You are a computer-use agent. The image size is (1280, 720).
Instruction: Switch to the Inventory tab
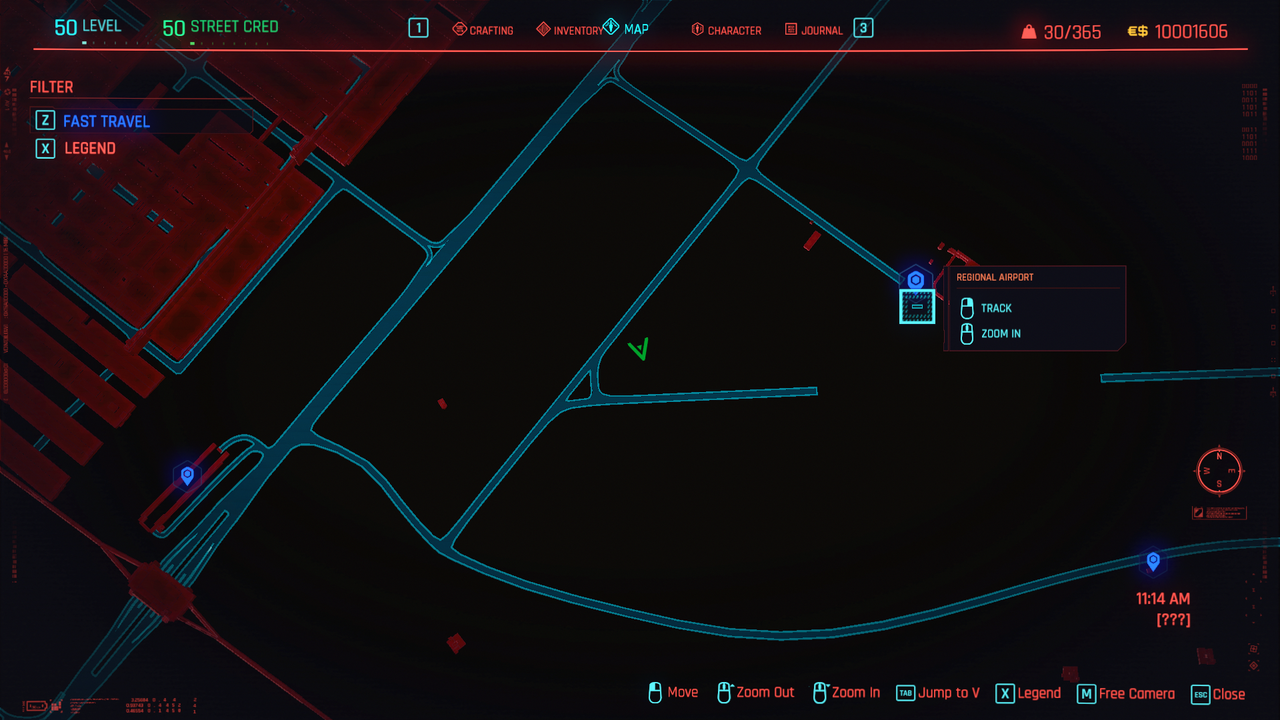click(570, 30)
